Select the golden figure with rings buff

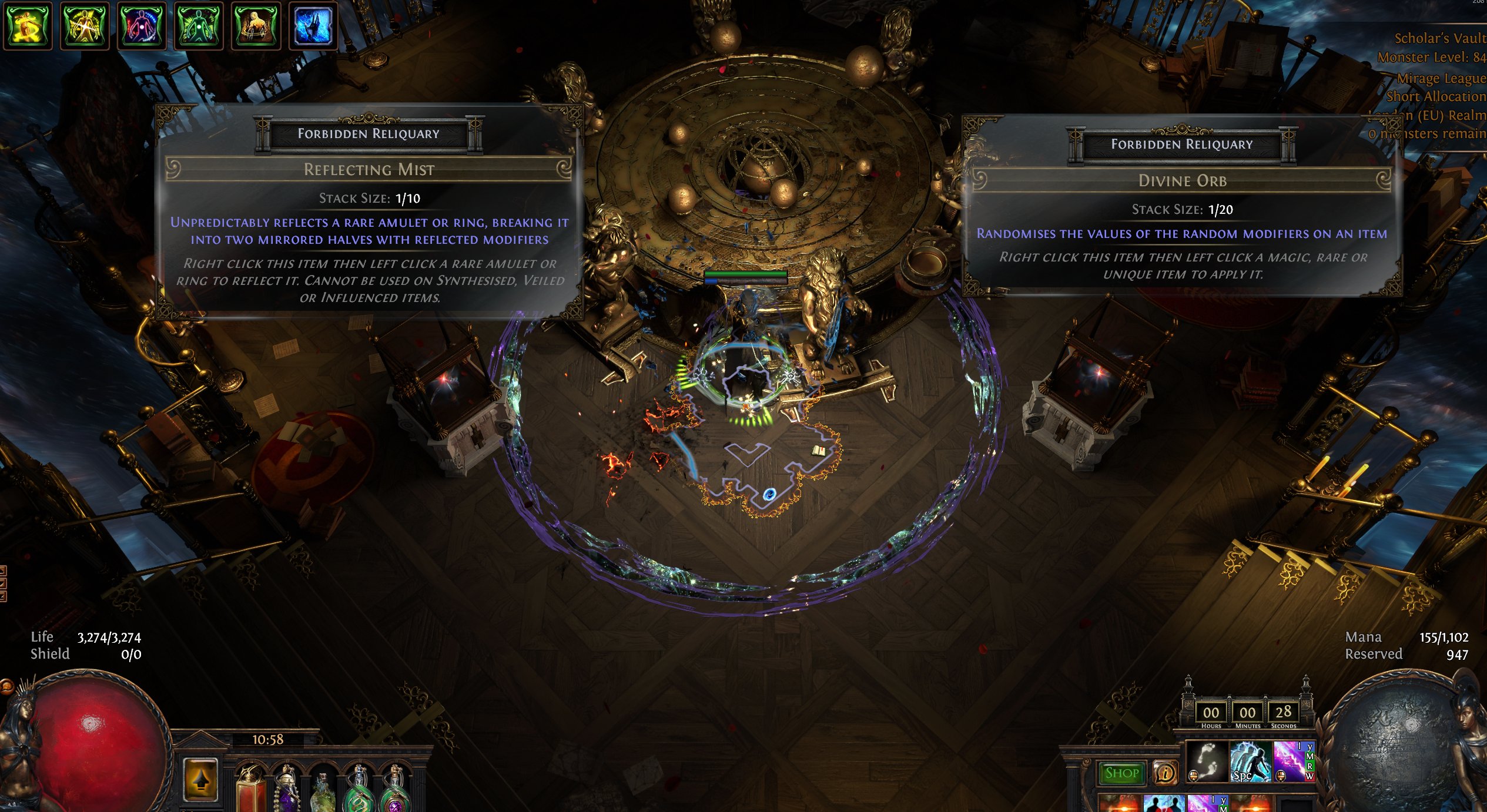point(256,26)
